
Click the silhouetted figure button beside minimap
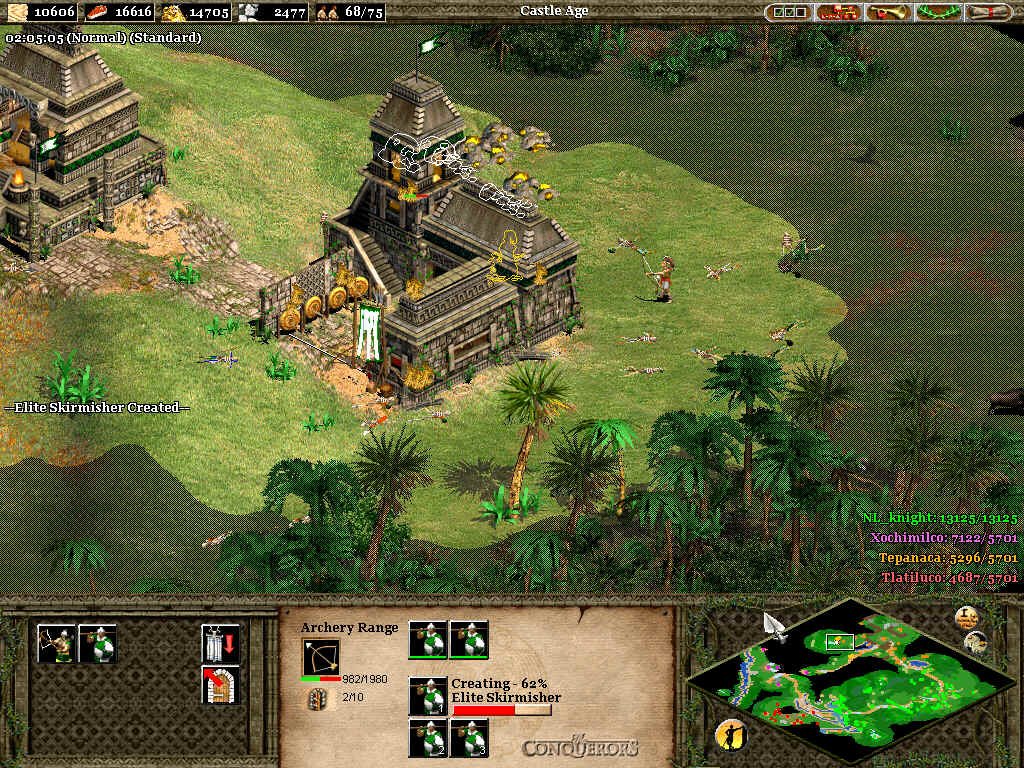(732, 736)
